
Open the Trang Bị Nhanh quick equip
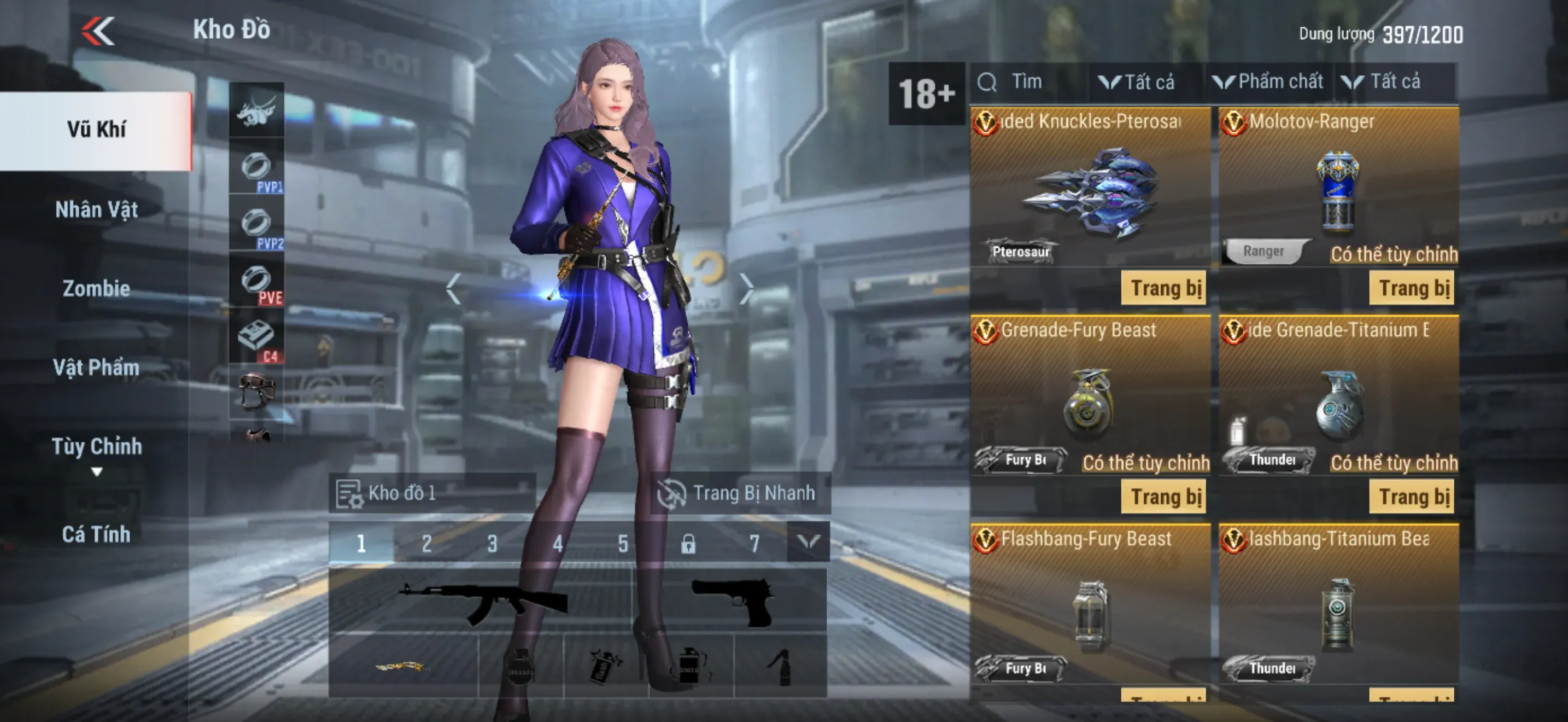738,493
